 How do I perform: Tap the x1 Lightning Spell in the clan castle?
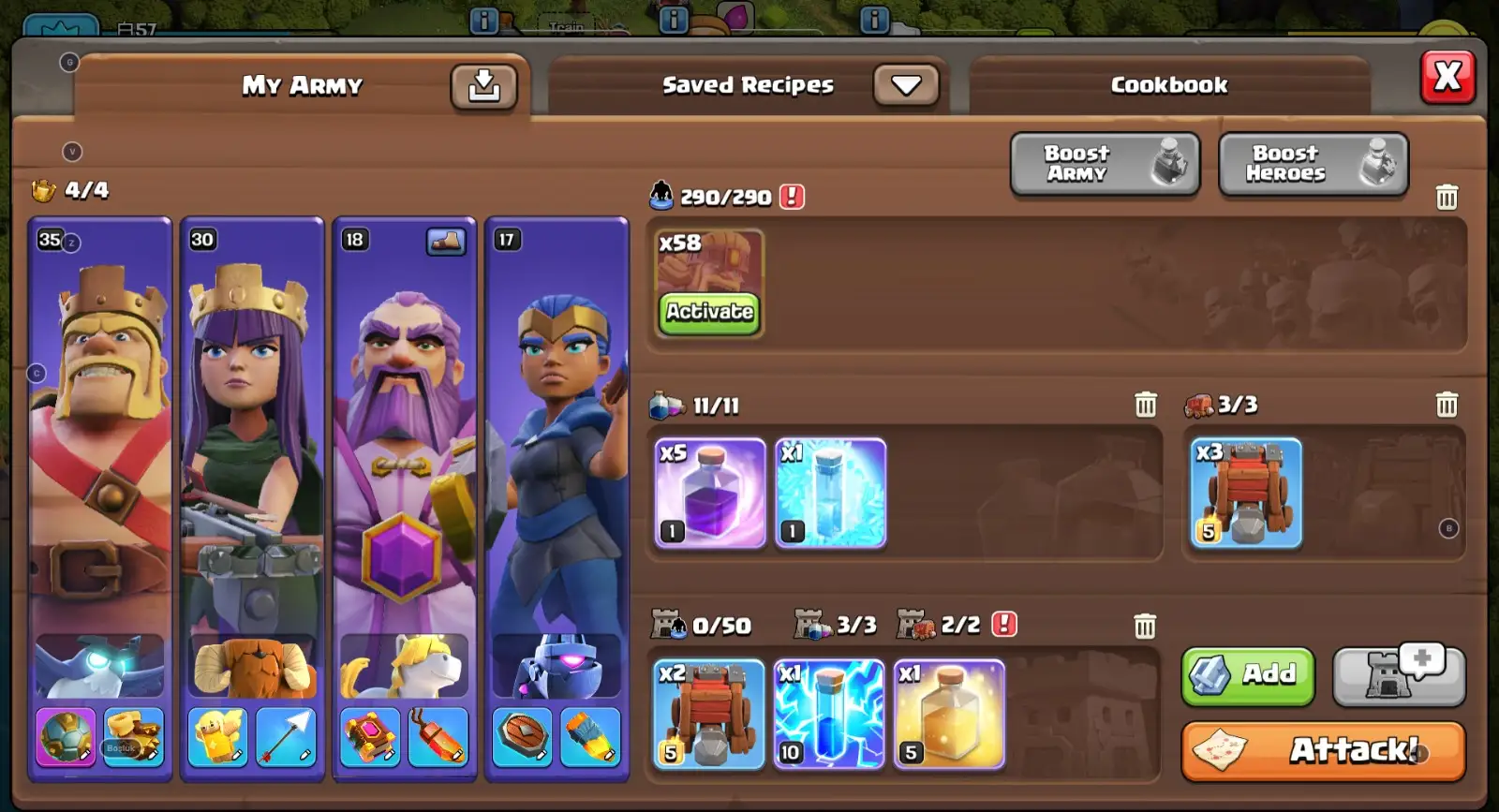pyautogui.click(x=829, y=712)
